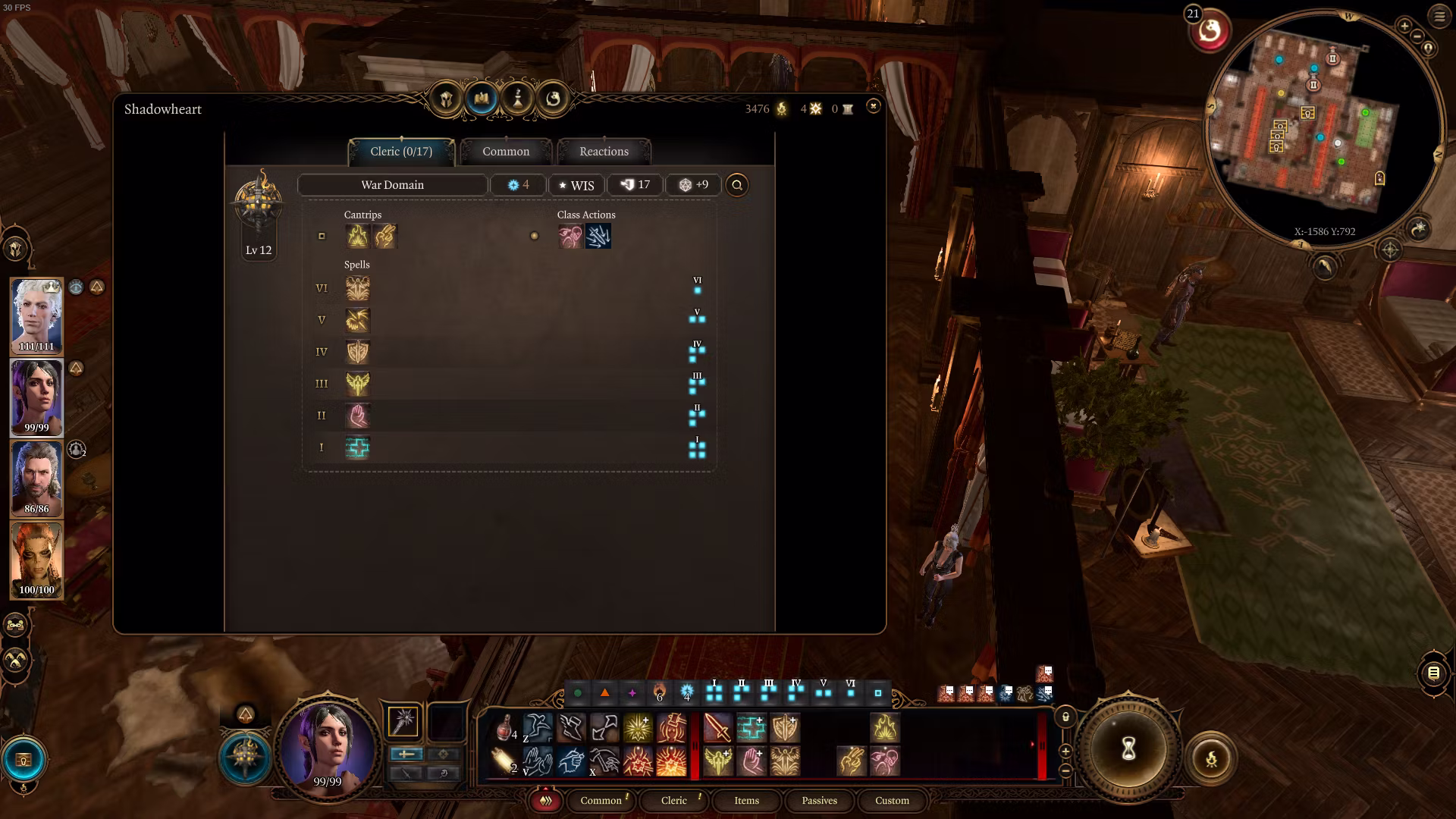Select the level I healing cross spell
The width and height of the screenshot is (1456, 819).
(x=357, y=448)
